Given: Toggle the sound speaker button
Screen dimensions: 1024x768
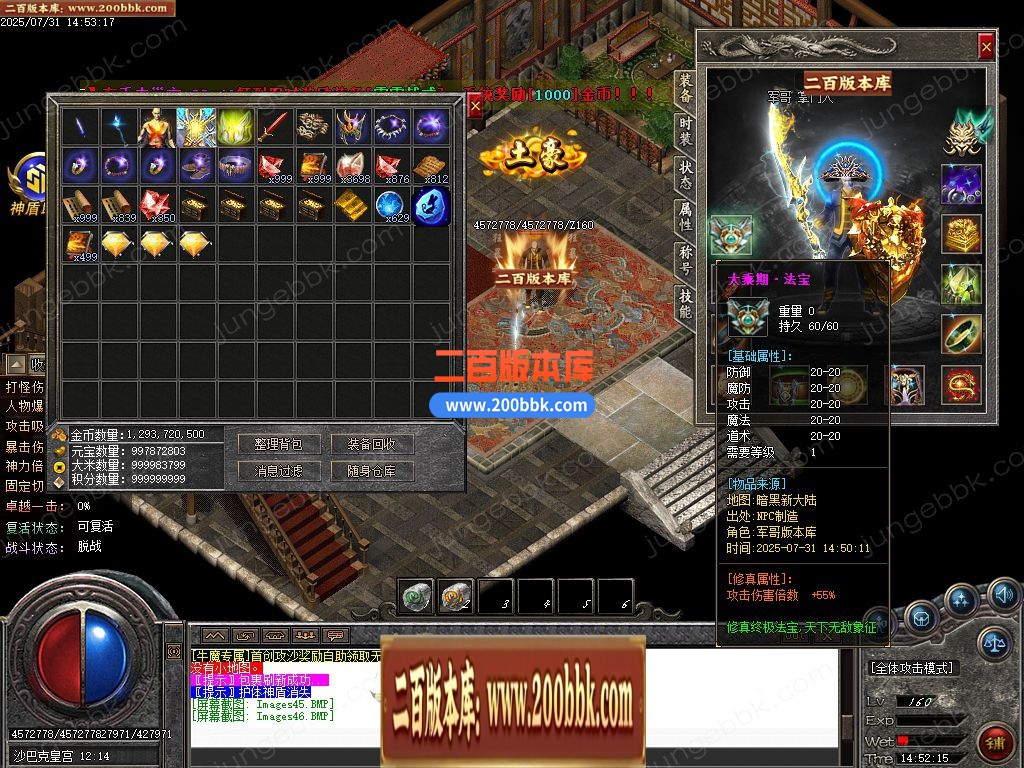Looking at the screenshot, I should pos(1003,597).
